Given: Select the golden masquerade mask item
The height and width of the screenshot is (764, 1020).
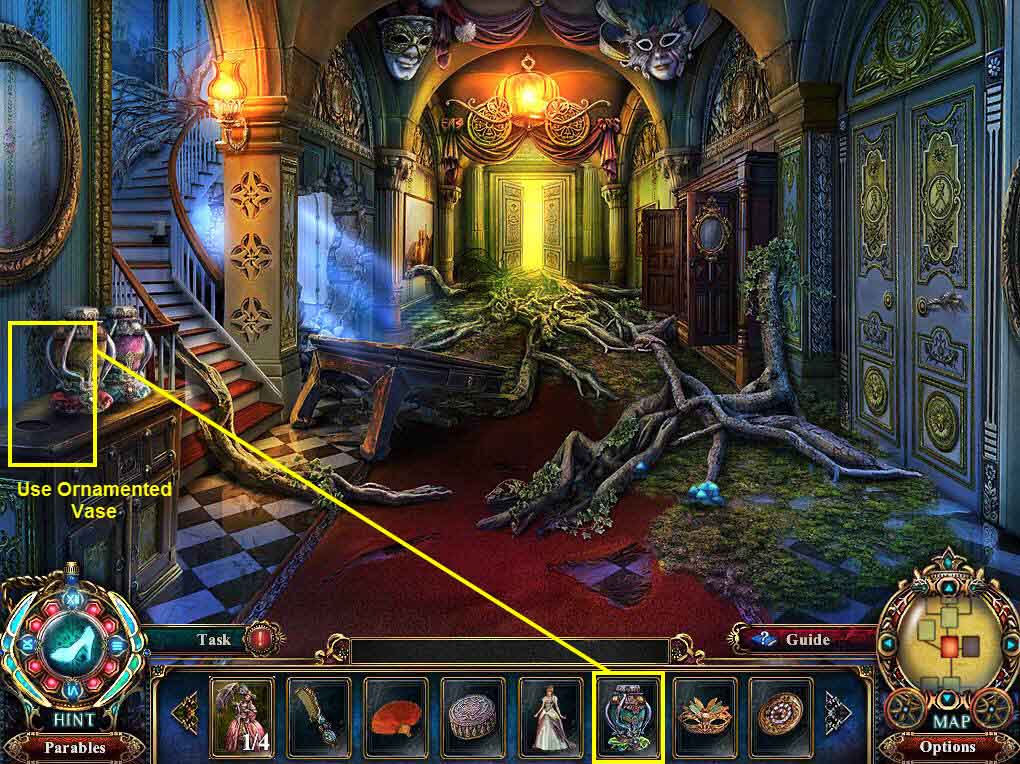Looking at the screenshot, I should [704, 714].
